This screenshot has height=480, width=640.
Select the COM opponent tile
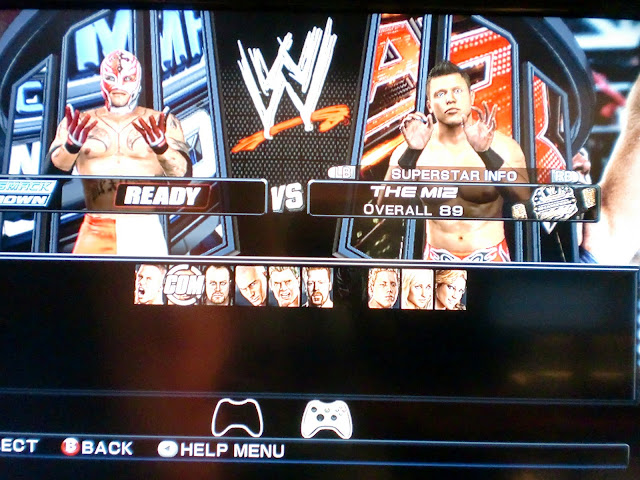coord(183,285)
